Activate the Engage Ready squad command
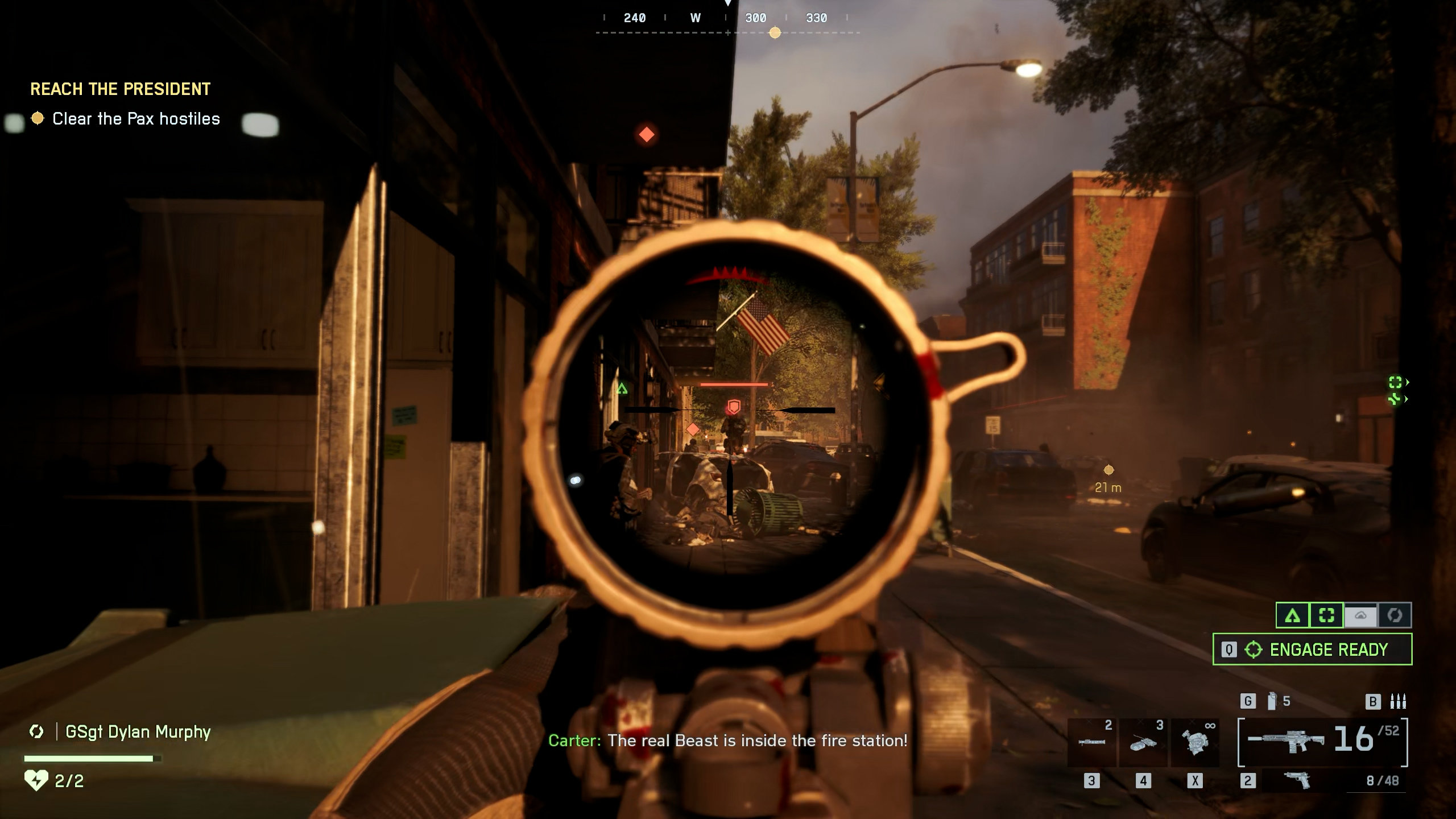This screenshot has width=1456, height=819. click(1312, 649)
